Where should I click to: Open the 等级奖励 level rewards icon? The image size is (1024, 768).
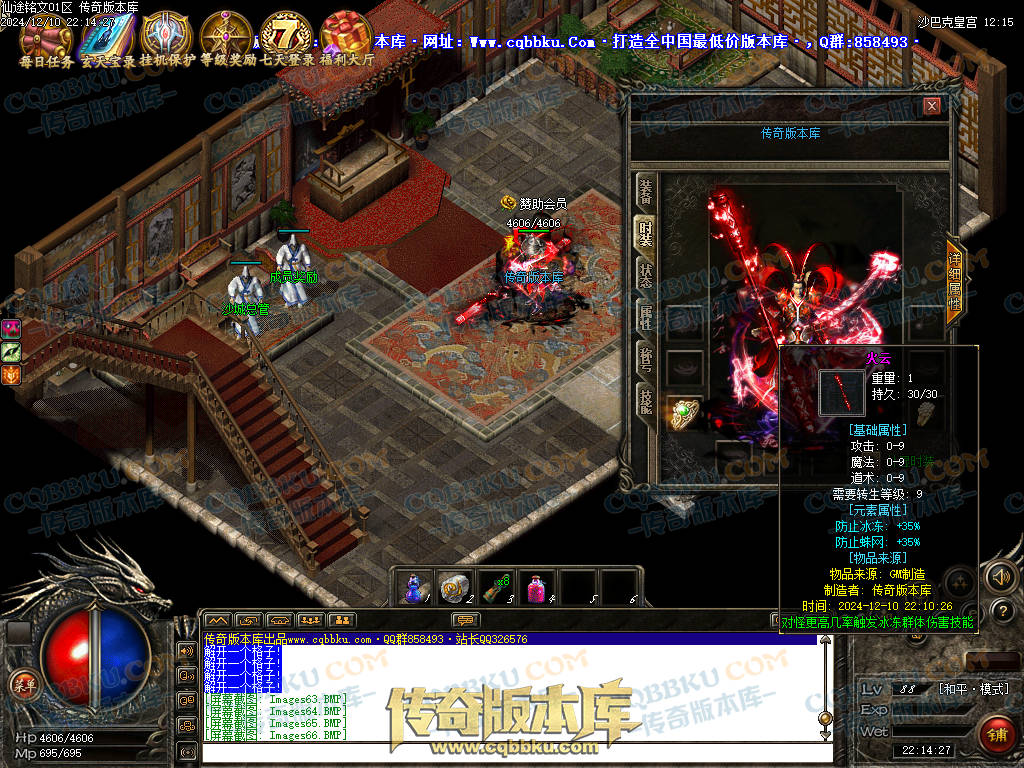(x=226, y=36)
